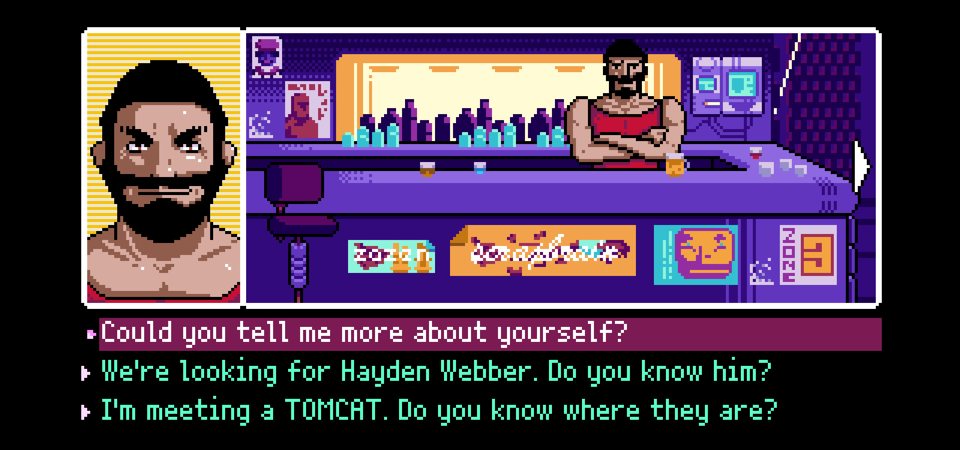Ask the bartender to tell more about himself
Screen dimensions: 960x450
(365, 333)
